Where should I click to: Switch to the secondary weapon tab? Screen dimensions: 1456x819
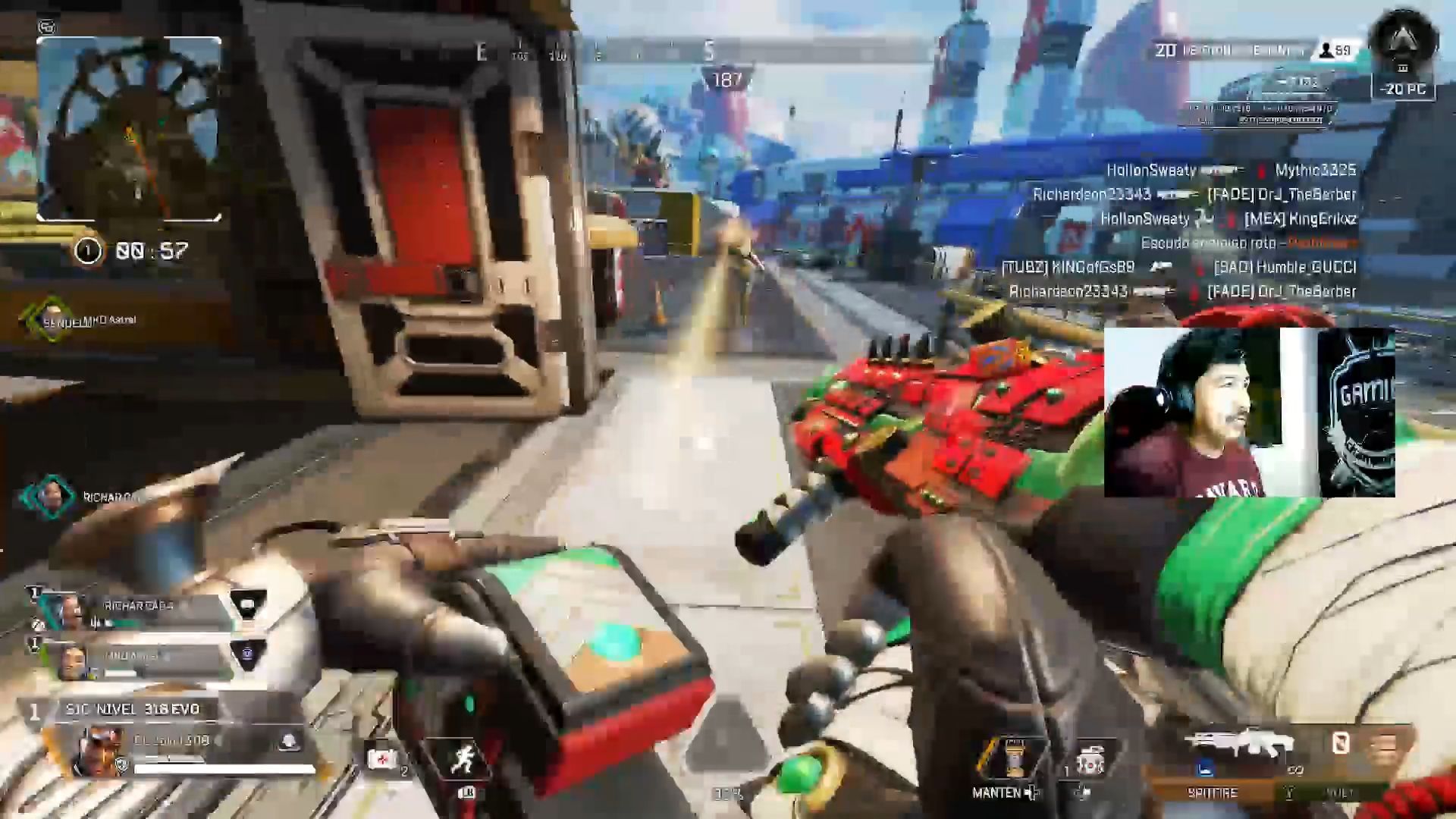(x=1338, y=792)
